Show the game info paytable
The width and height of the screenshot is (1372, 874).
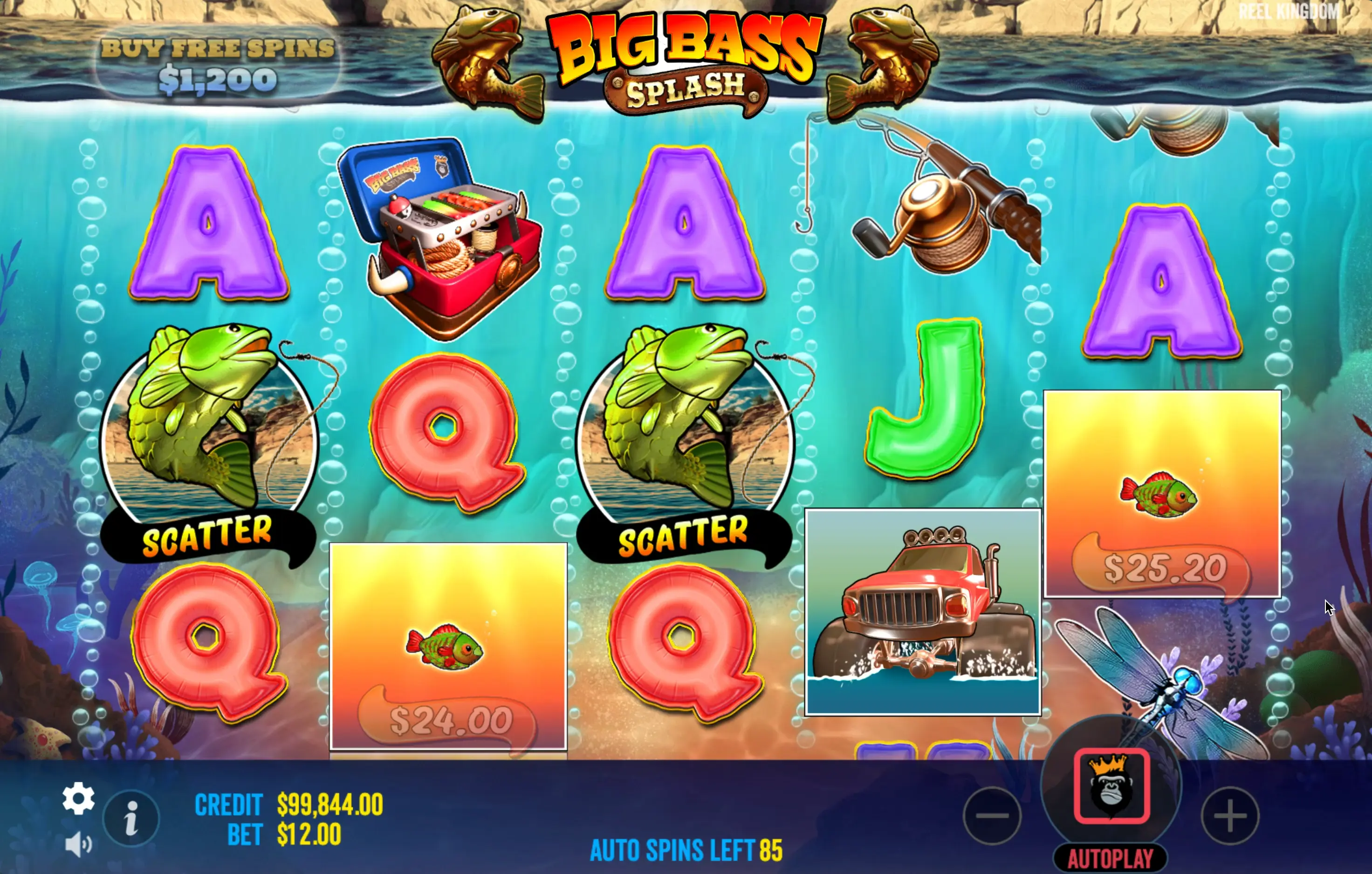click(x=131, y=819)
